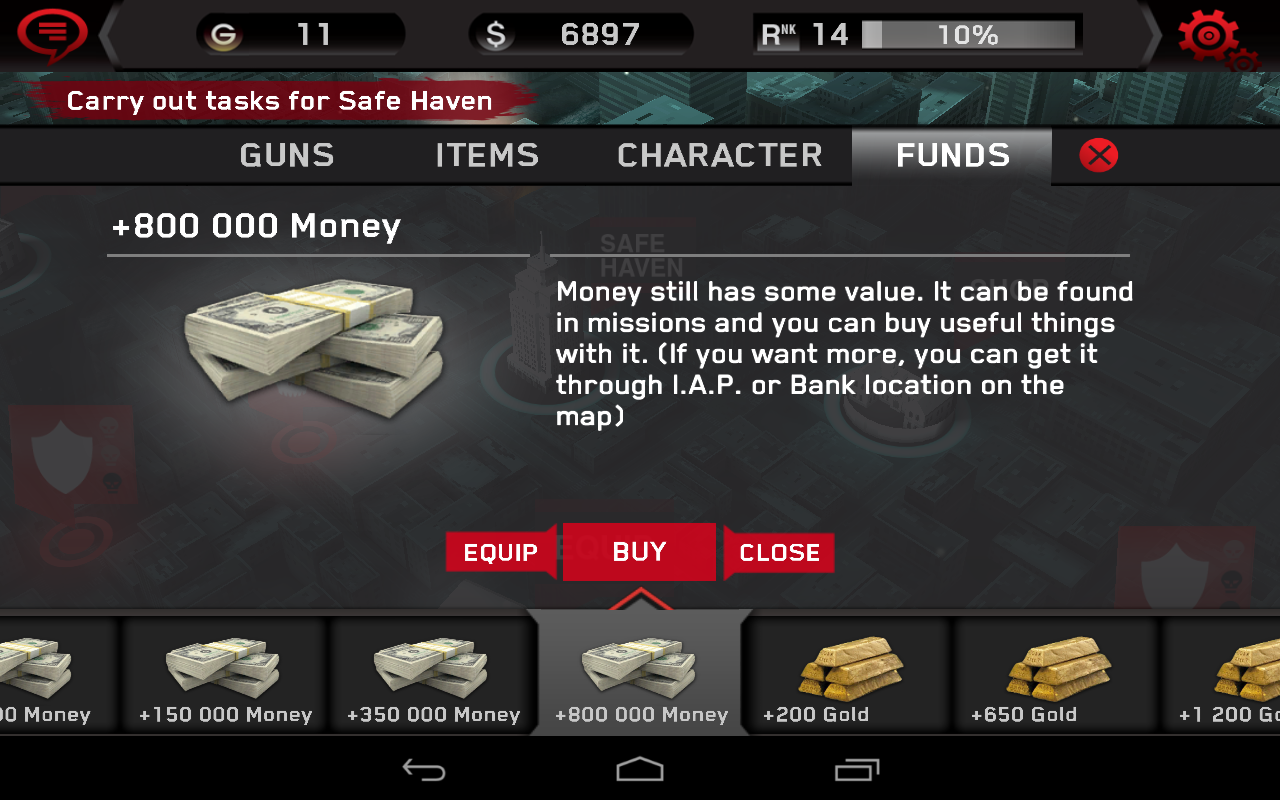1280x800 pixels.
Task: Click the red X to exit shop
Action: pyautogui.click(x=1098, y=156)
